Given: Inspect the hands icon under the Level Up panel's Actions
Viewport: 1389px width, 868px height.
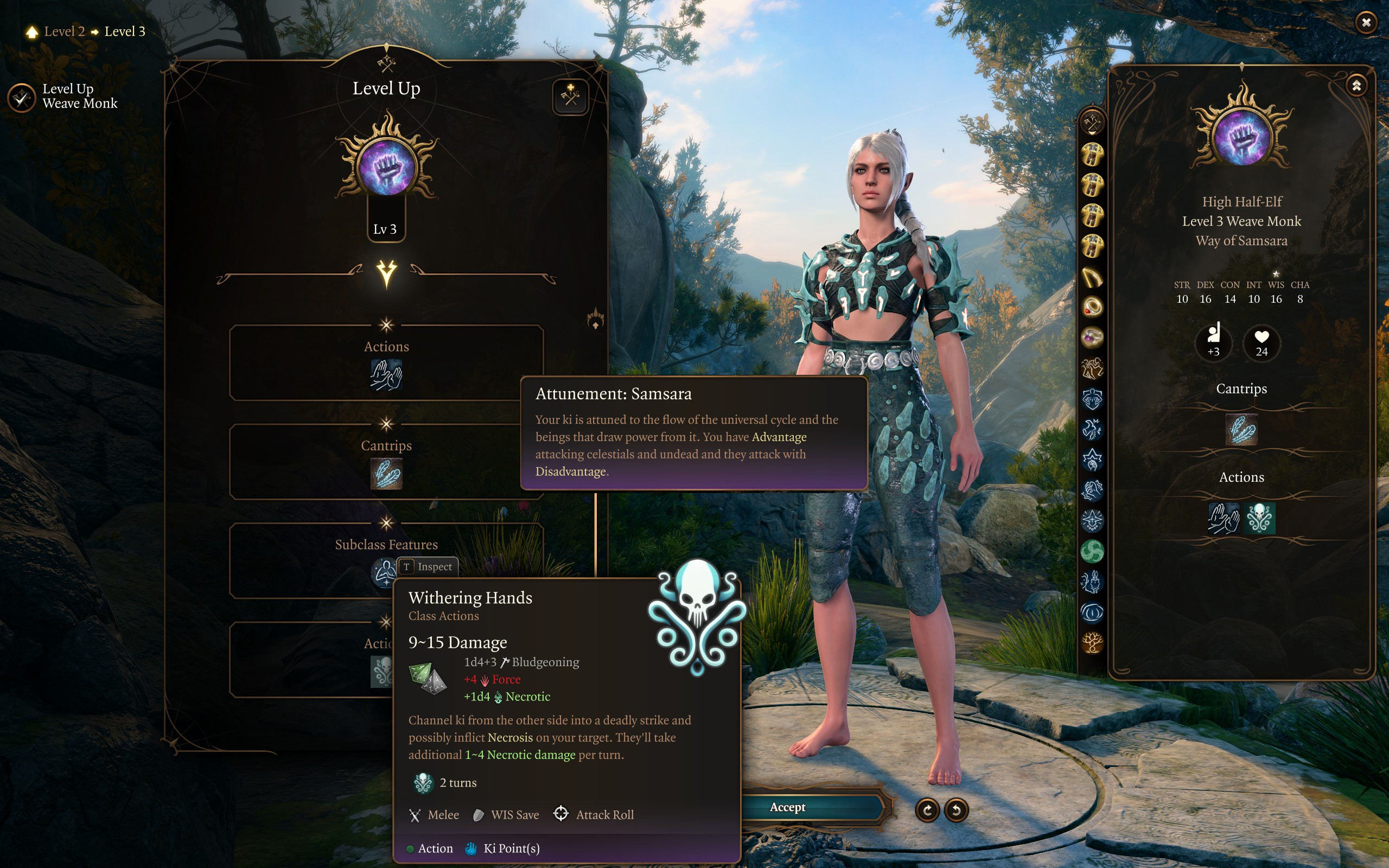Looking at the screenshot, I should (386, 375).
